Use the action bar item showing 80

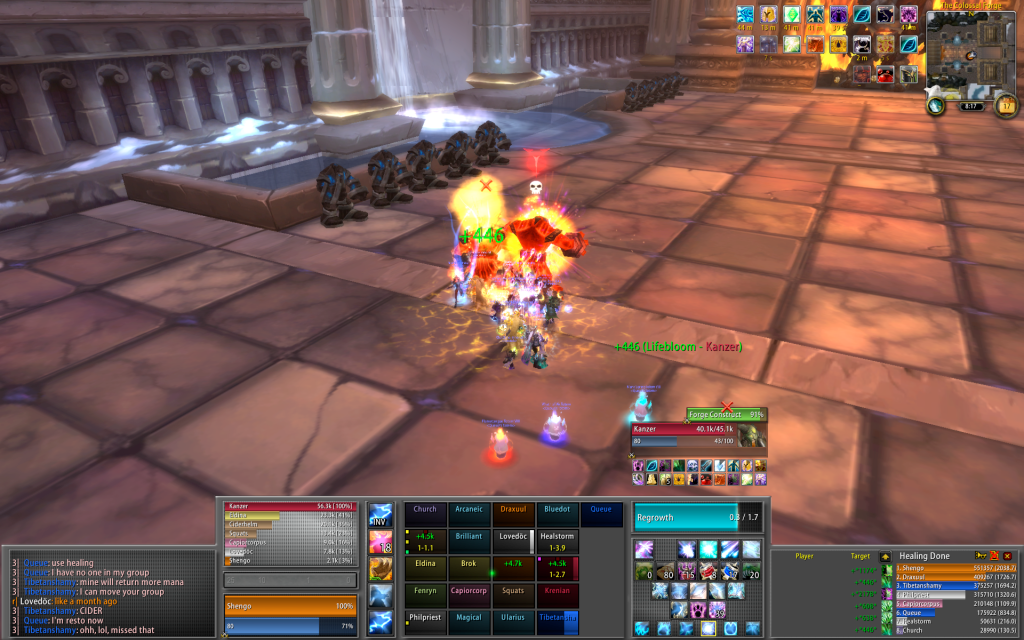click(665, 570)
